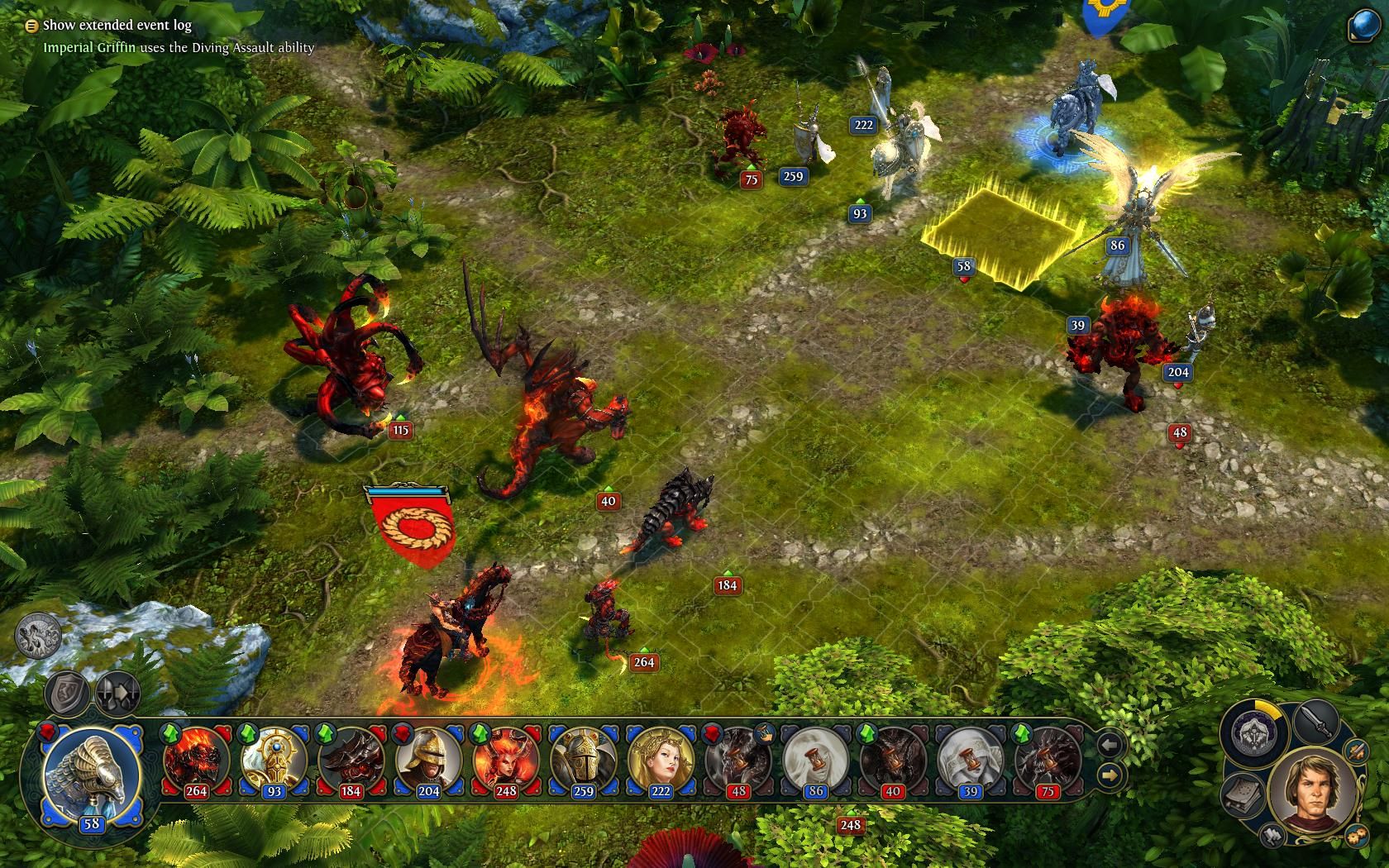Open the hero's spellbook
The height and width of the screenshot is (868, 1389).
tap(1240, 795)
